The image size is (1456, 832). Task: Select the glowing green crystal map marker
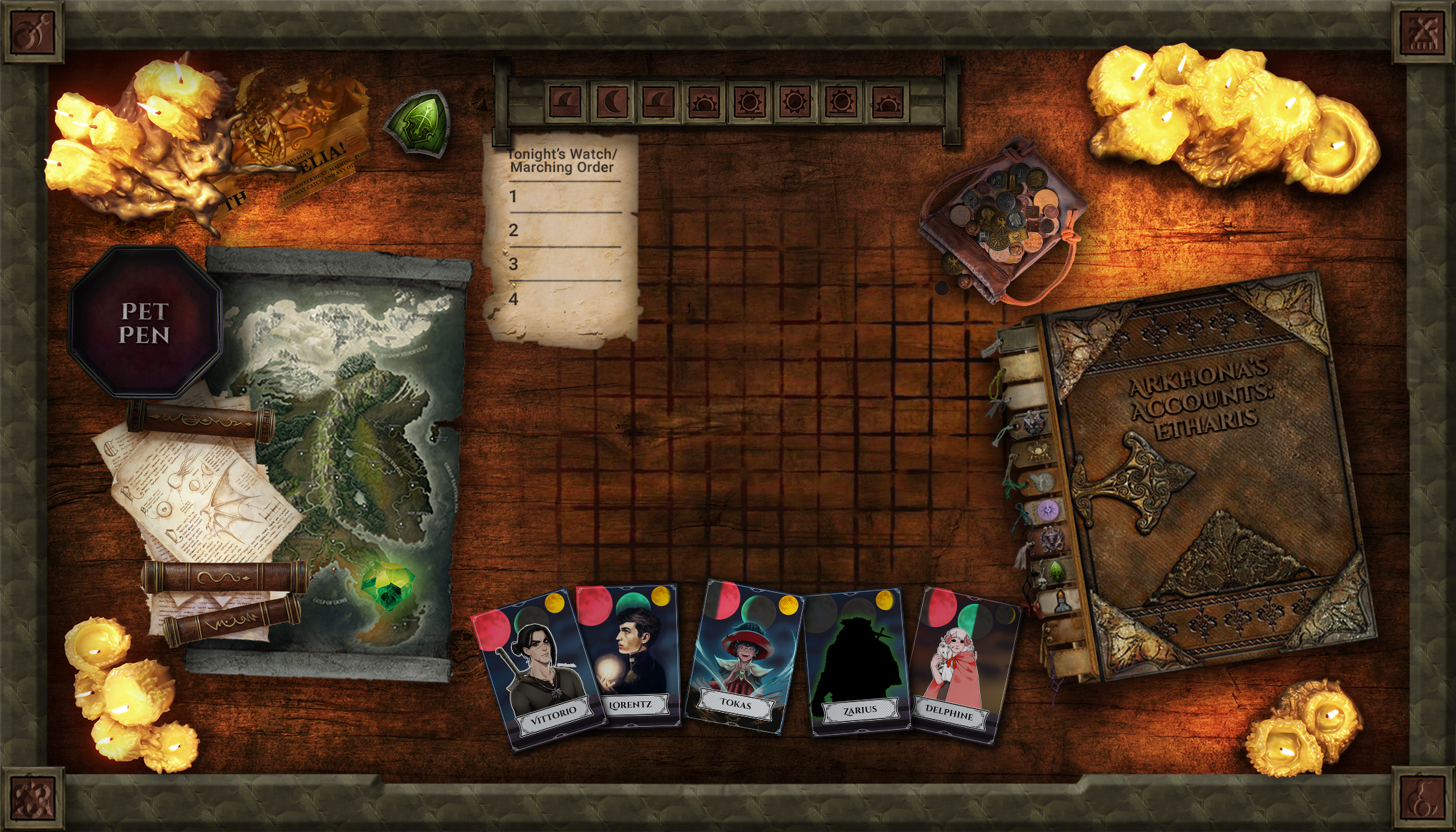click(385, 584)
